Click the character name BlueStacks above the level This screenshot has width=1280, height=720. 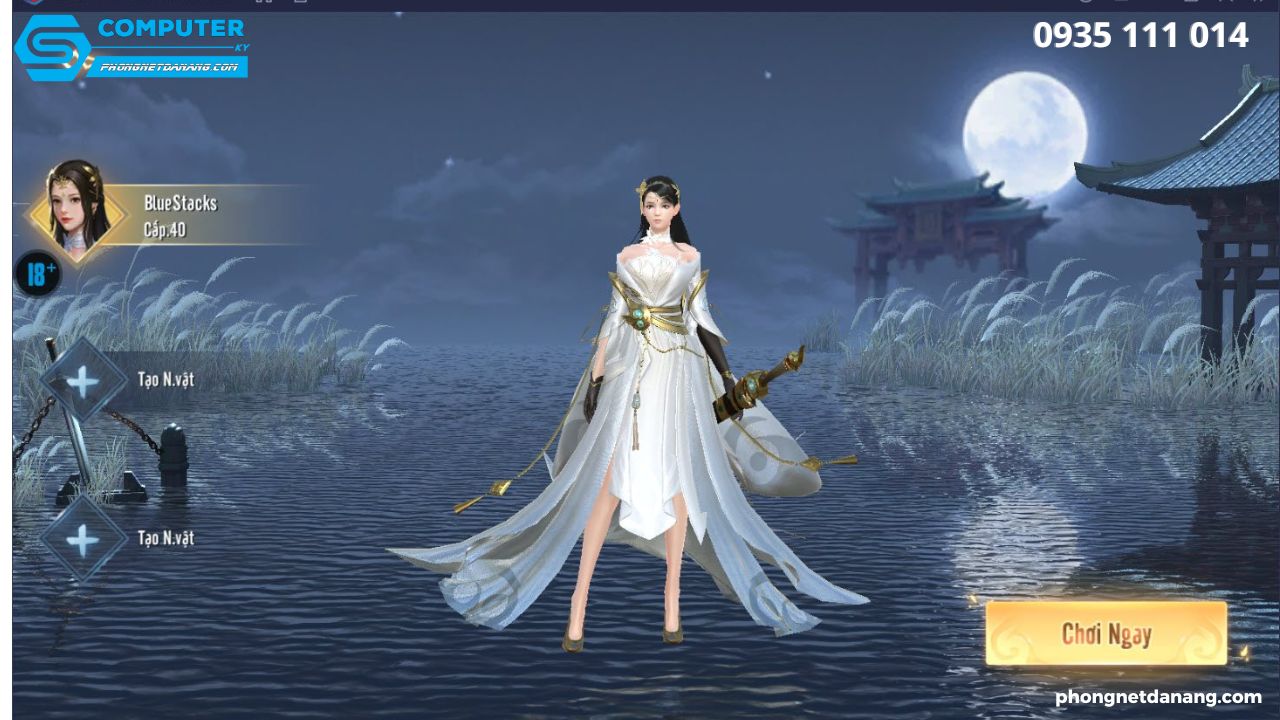[x=179, y=203]
